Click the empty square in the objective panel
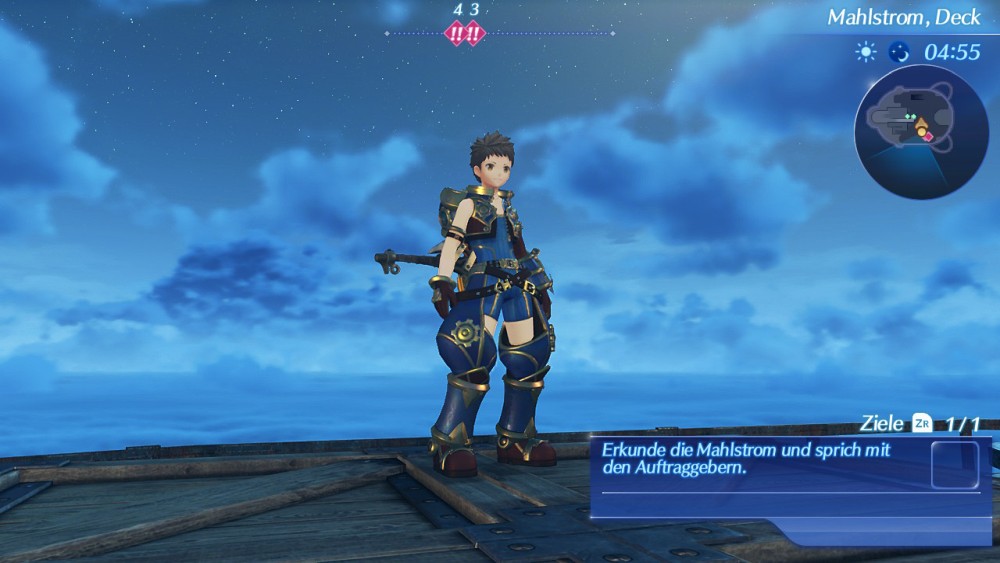1000x563 pixels. [x=954, y=464]
